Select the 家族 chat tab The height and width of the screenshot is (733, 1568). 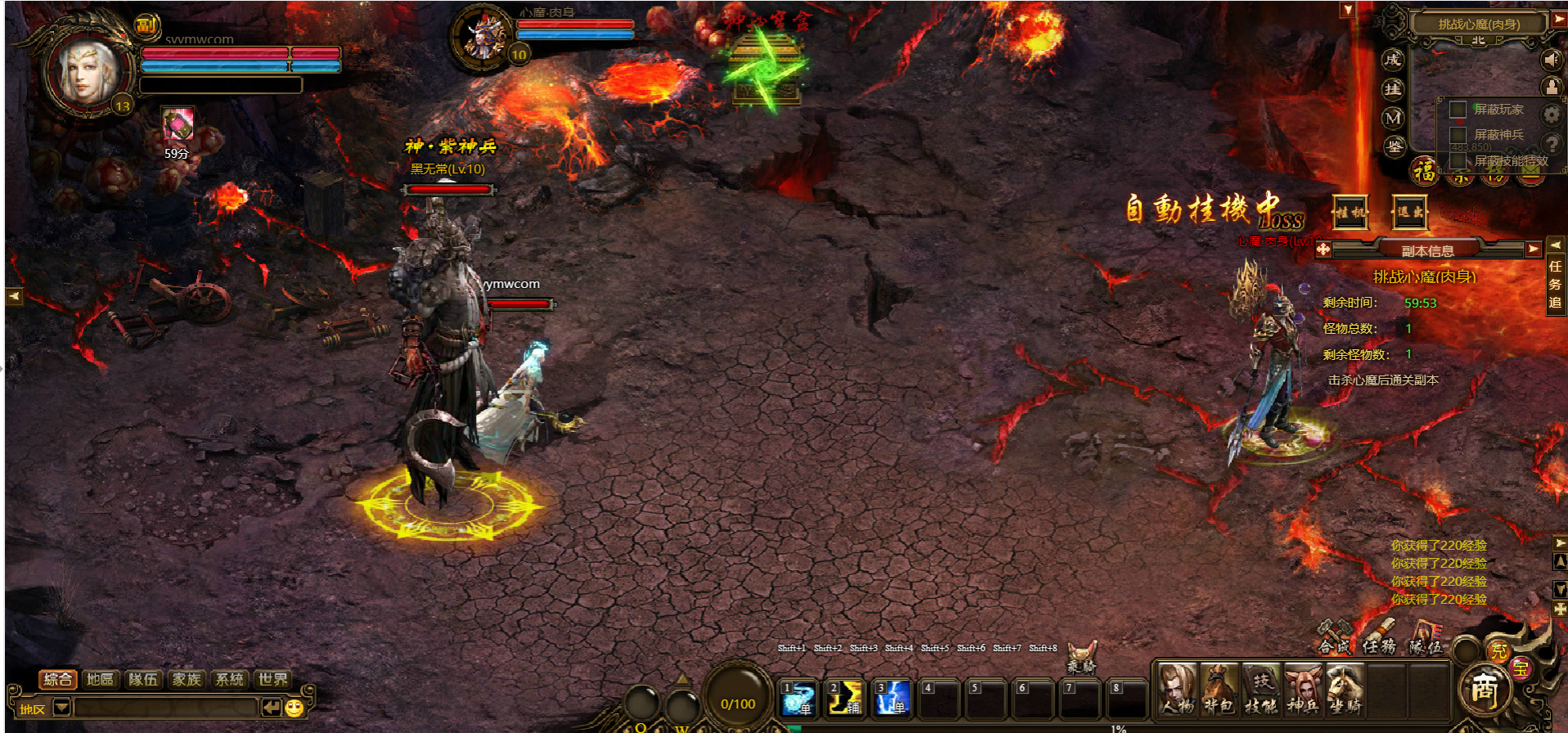[186, 679]
